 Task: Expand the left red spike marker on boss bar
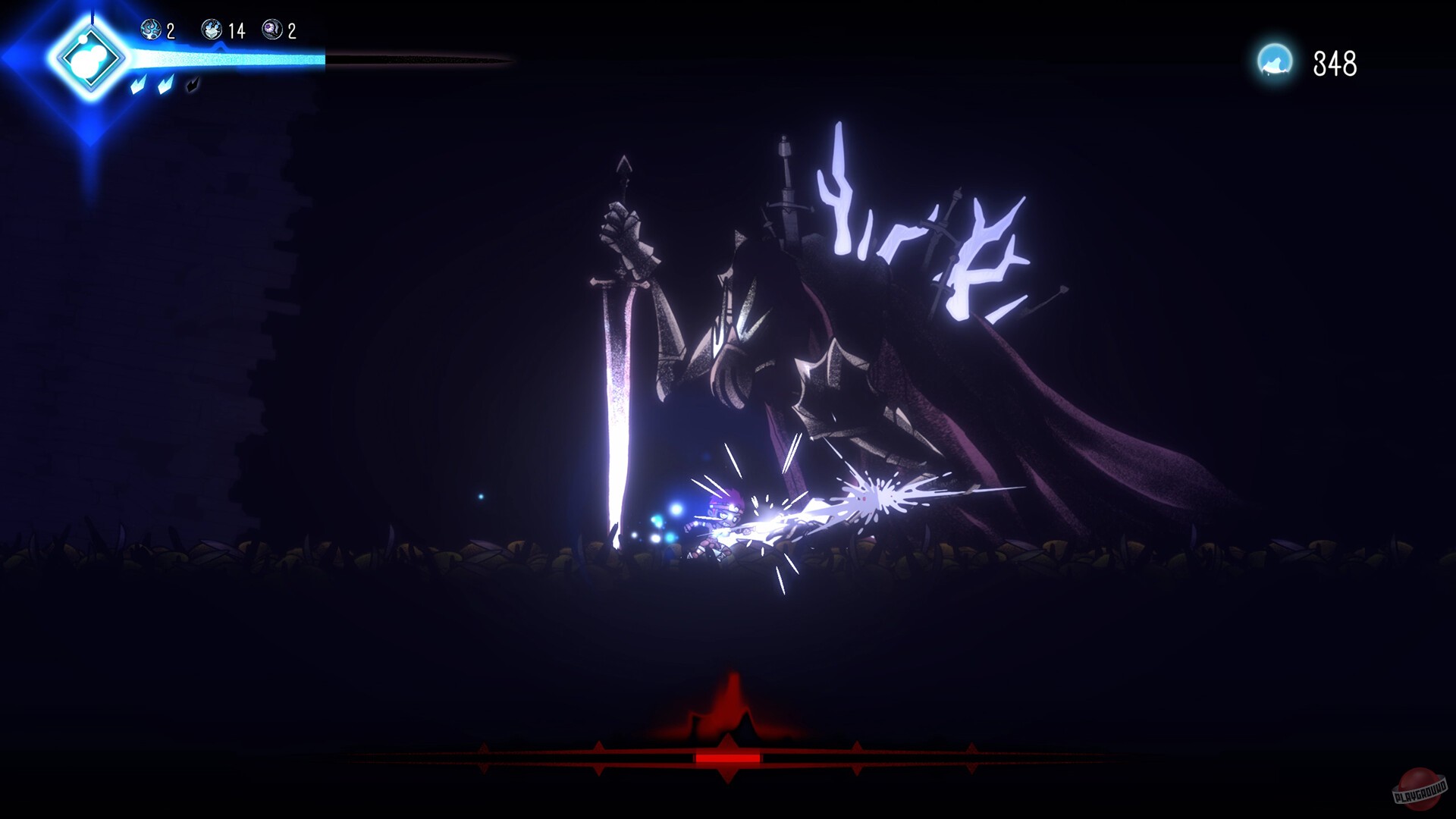tap(599, 756)
